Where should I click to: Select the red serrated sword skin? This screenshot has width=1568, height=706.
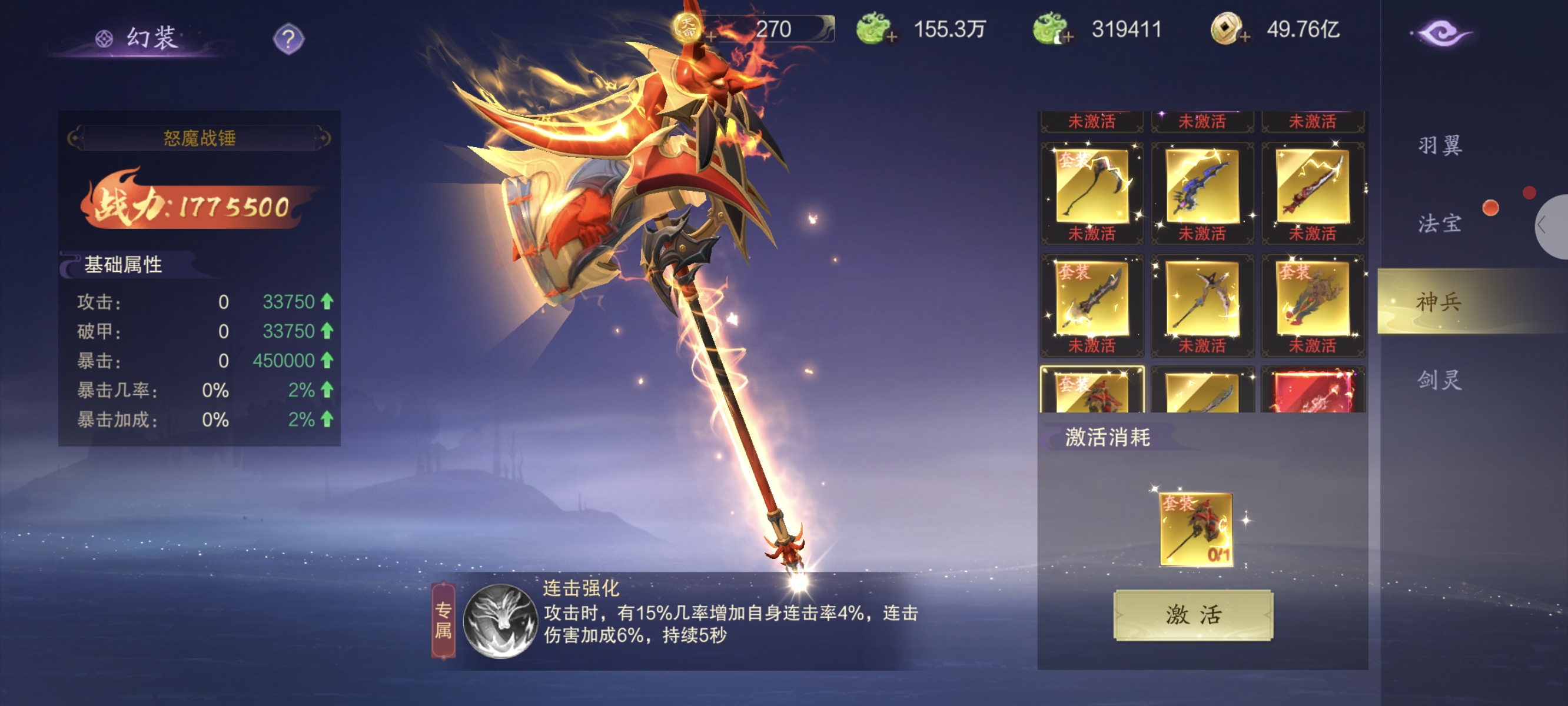point(1313,187)
